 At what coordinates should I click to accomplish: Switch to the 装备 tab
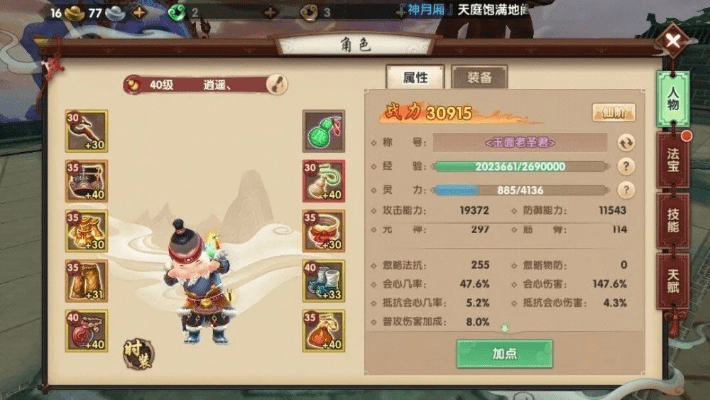[x=479, y=77]
